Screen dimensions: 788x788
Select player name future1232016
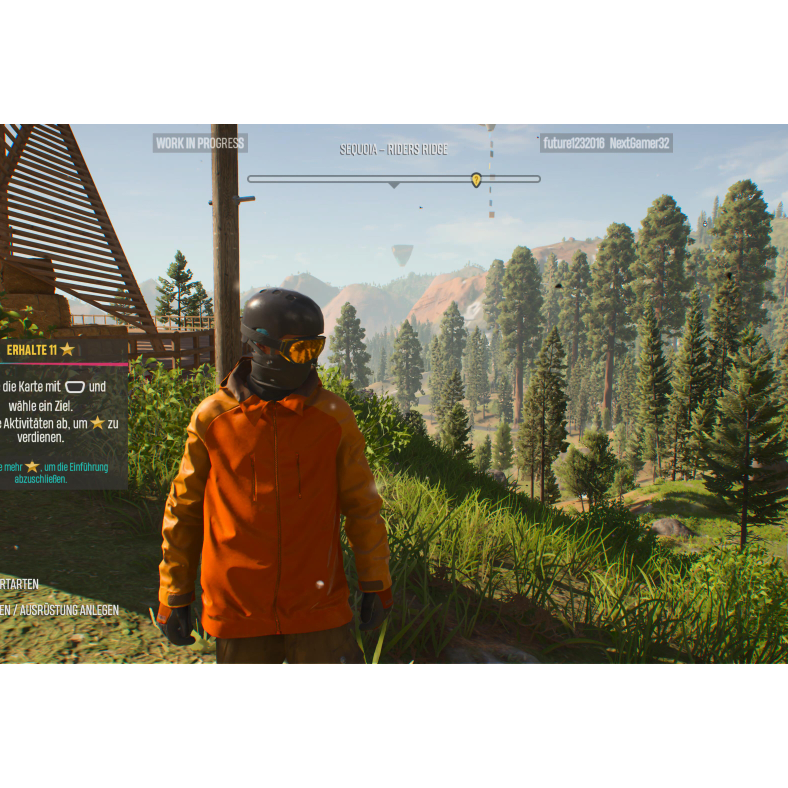pos(573,144)
